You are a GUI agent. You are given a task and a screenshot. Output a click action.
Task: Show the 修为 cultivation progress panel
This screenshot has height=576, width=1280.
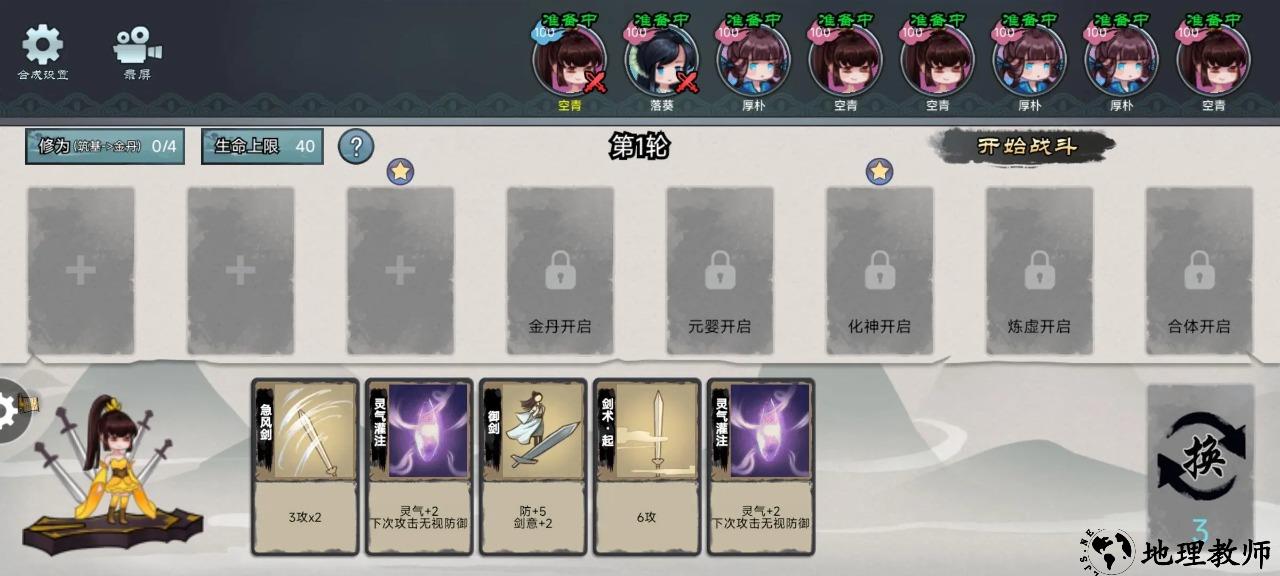[106, 146]
